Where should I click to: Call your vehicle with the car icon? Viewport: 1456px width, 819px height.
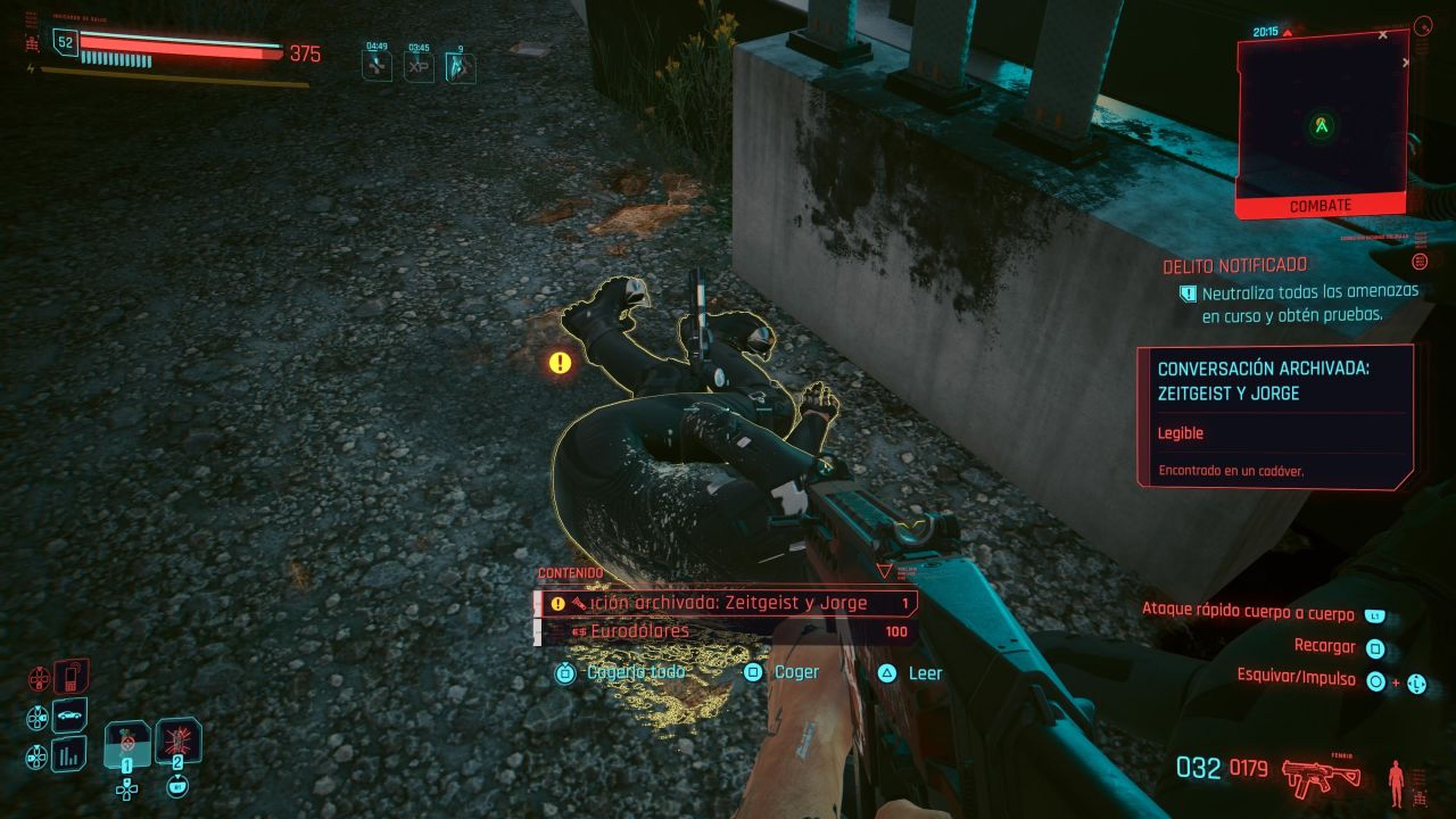tap(69, 715)
